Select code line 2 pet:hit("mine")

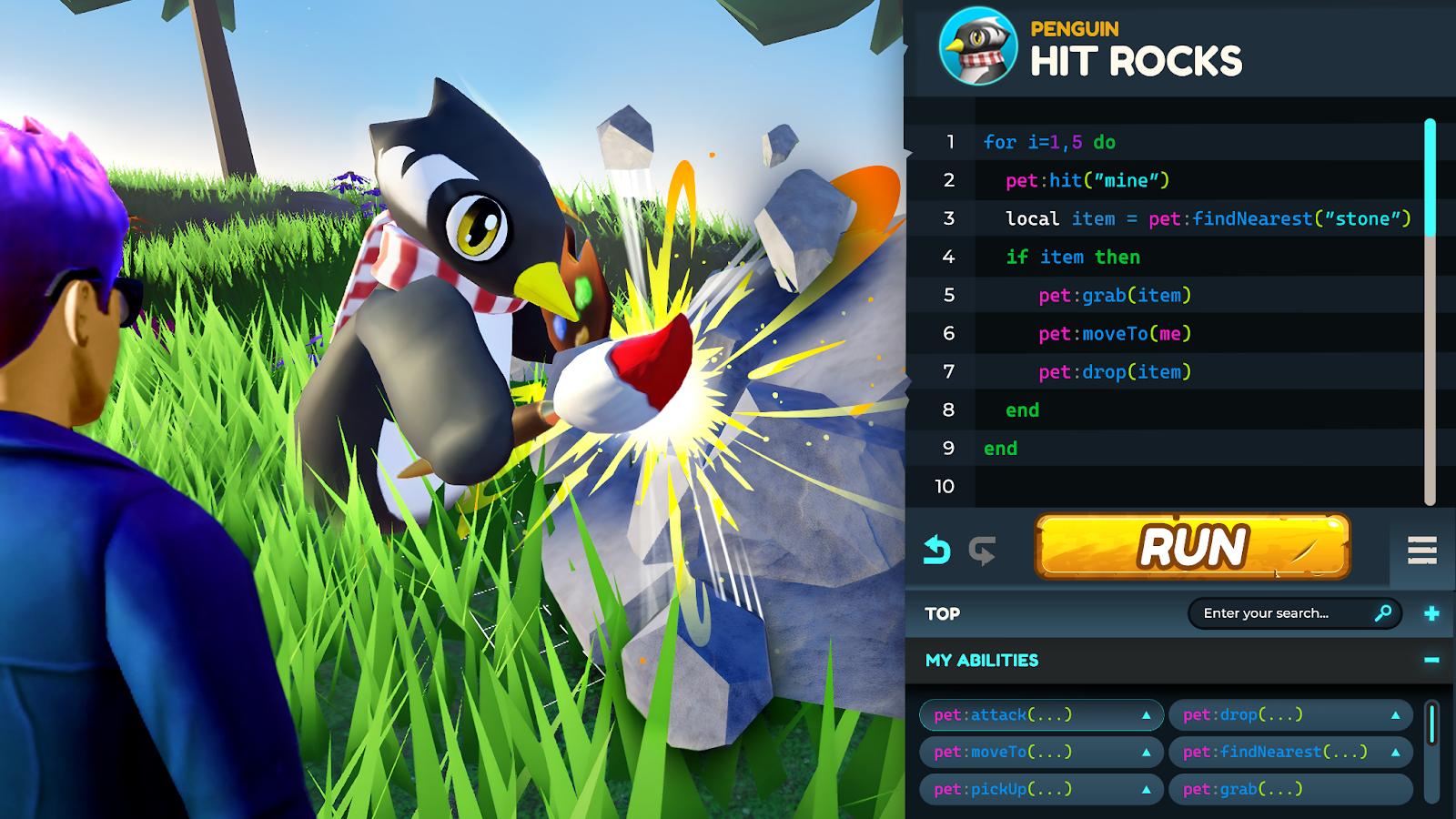pos(1087,180)
